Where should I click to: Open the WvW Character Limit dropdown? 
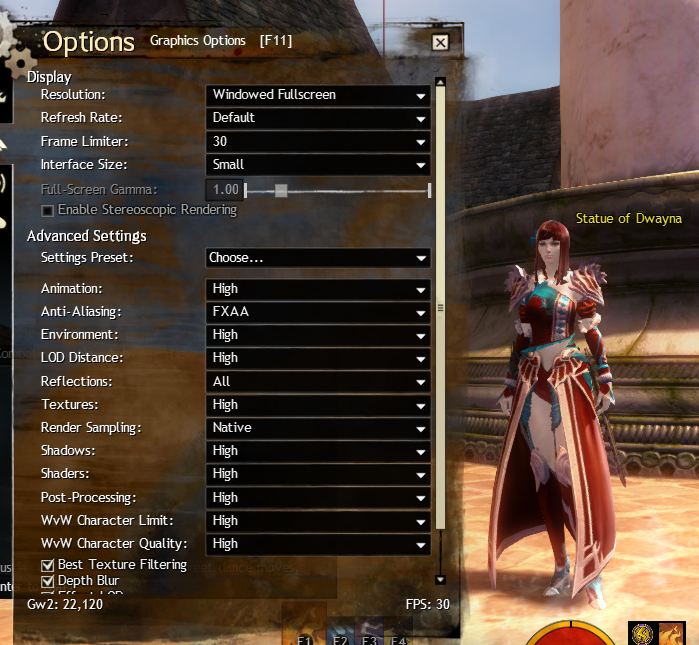click(318, 521)
